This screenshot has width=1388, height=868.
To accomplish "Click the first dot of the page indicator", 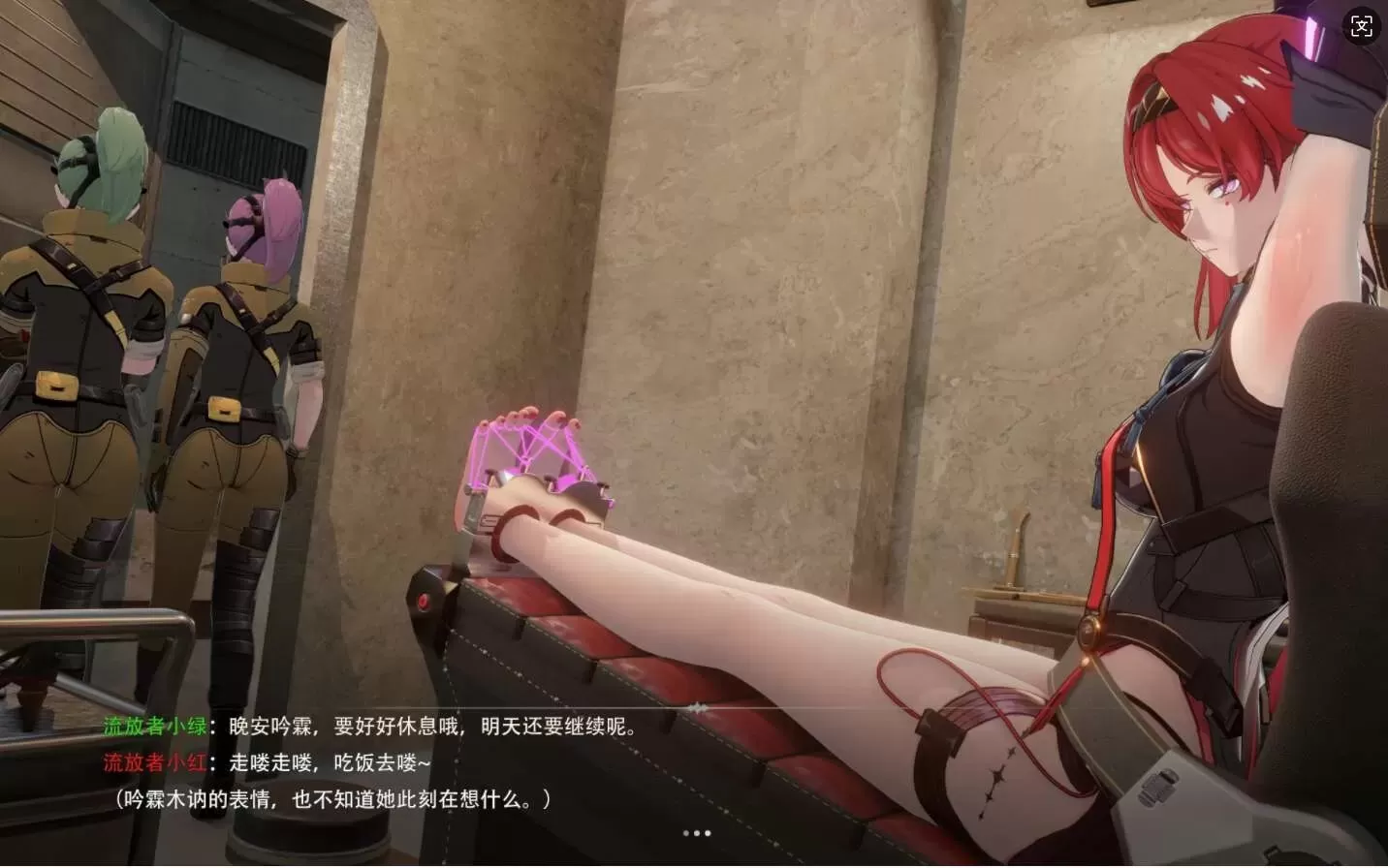I will pyautogui.click(x=685, y=832).
